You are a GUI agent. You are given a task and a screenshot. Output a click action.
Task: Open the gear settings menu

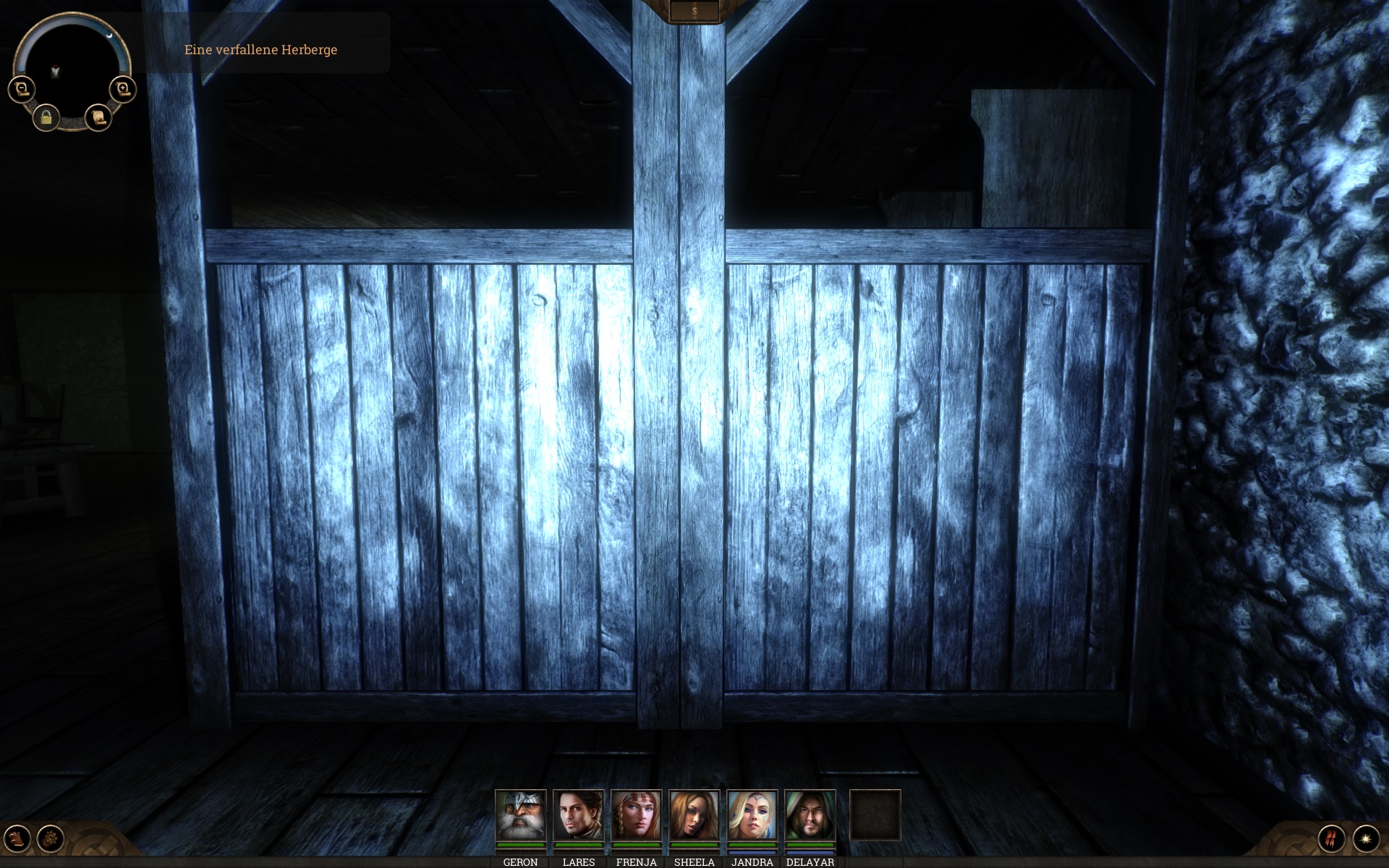point(51,838)
